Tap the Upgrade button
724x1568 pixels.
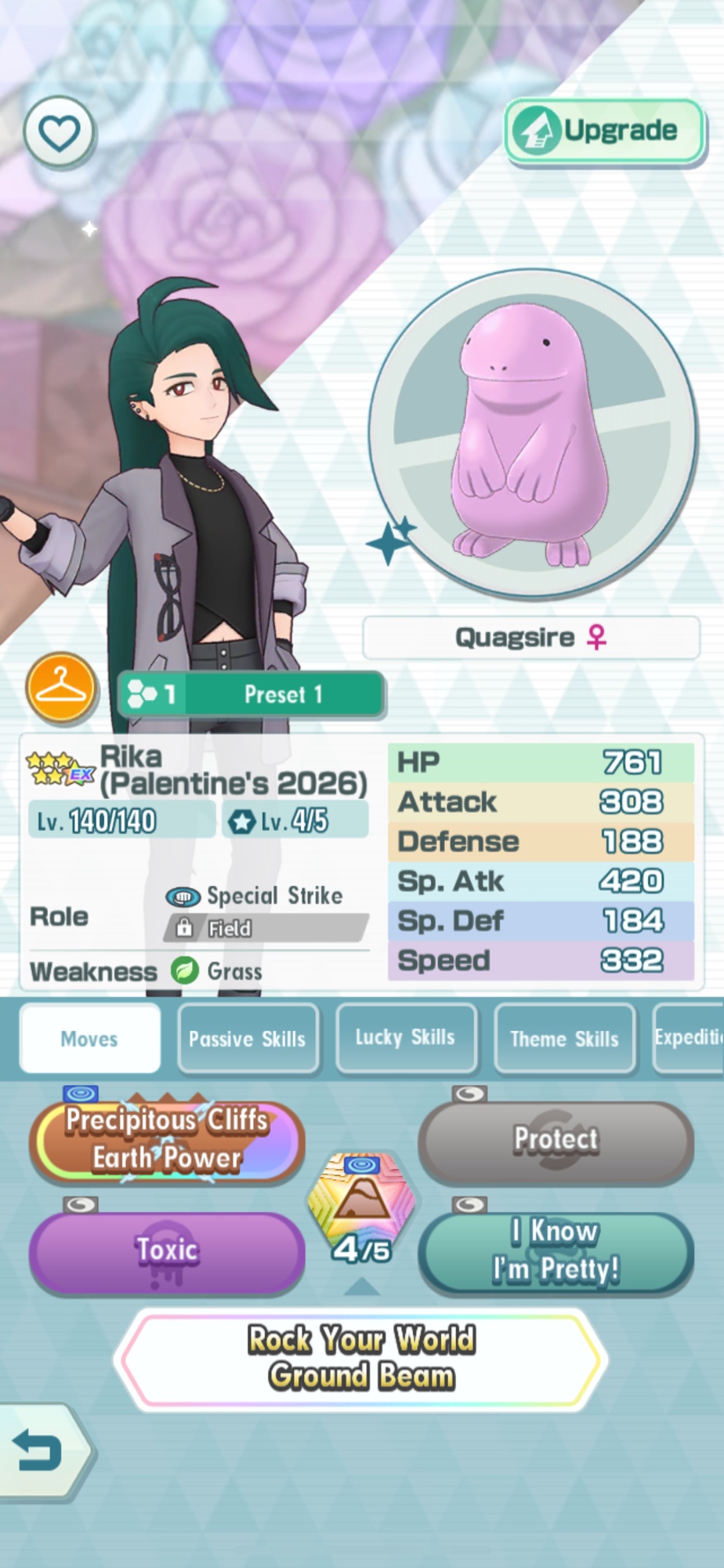click(604, 131)
